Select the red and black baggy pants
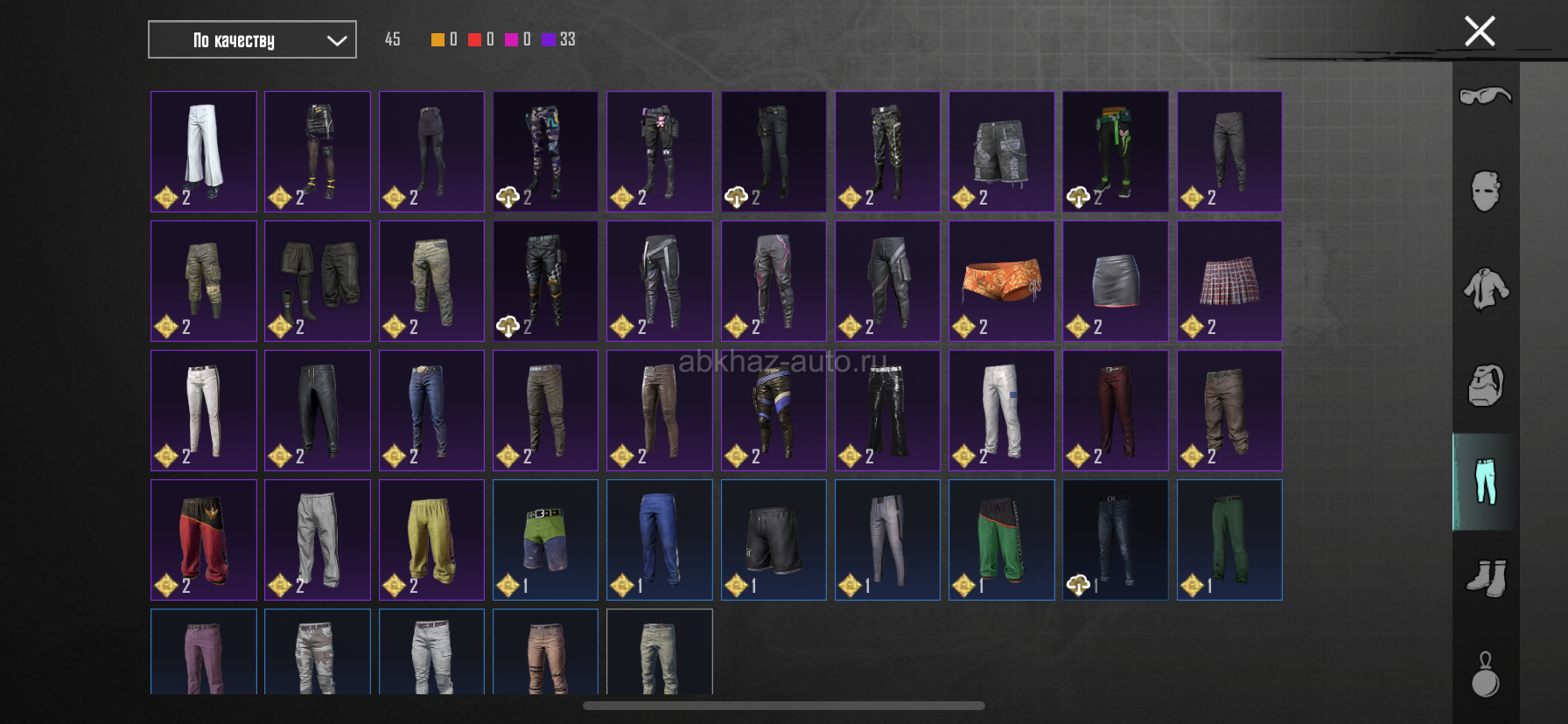This screenshot has height=724, width=1568. click(204, 540)
